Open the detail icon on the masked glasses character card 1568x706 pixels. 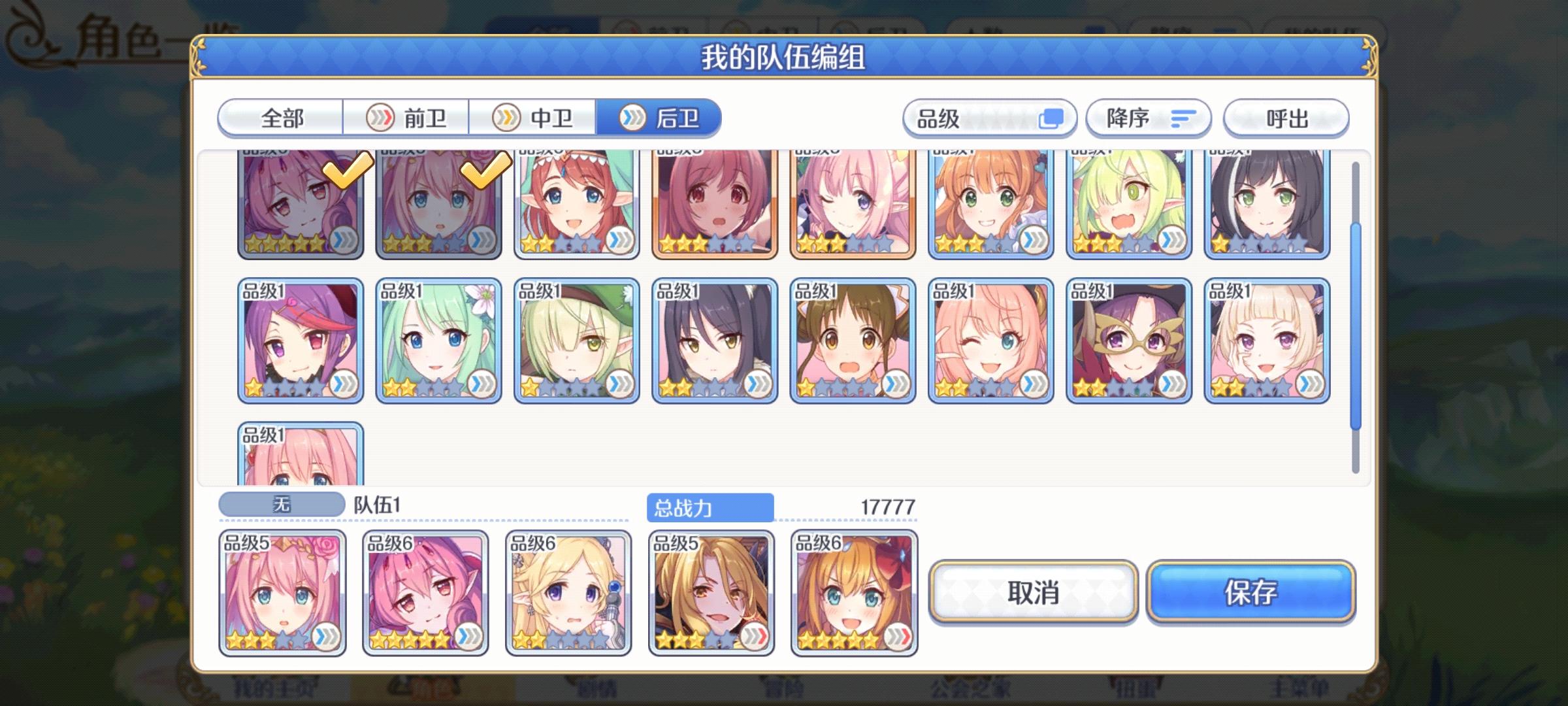click(x=1173, y=382)
